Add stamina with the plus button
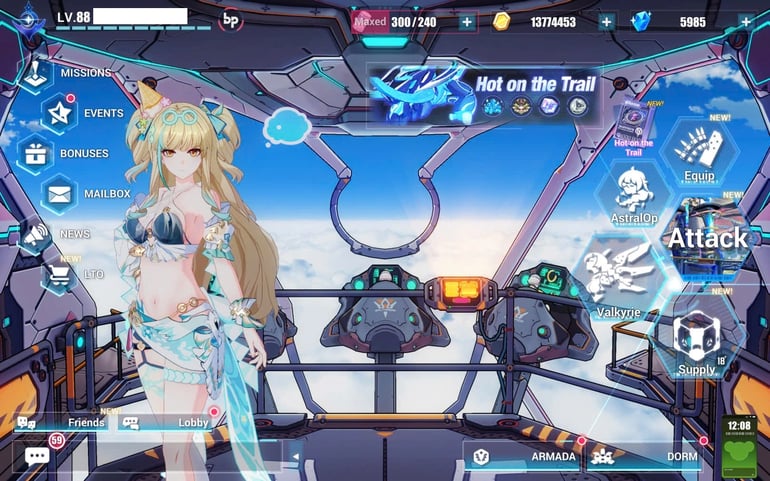Image resolution: width=770 pixels, height=481 pixels. pos(467,22)
